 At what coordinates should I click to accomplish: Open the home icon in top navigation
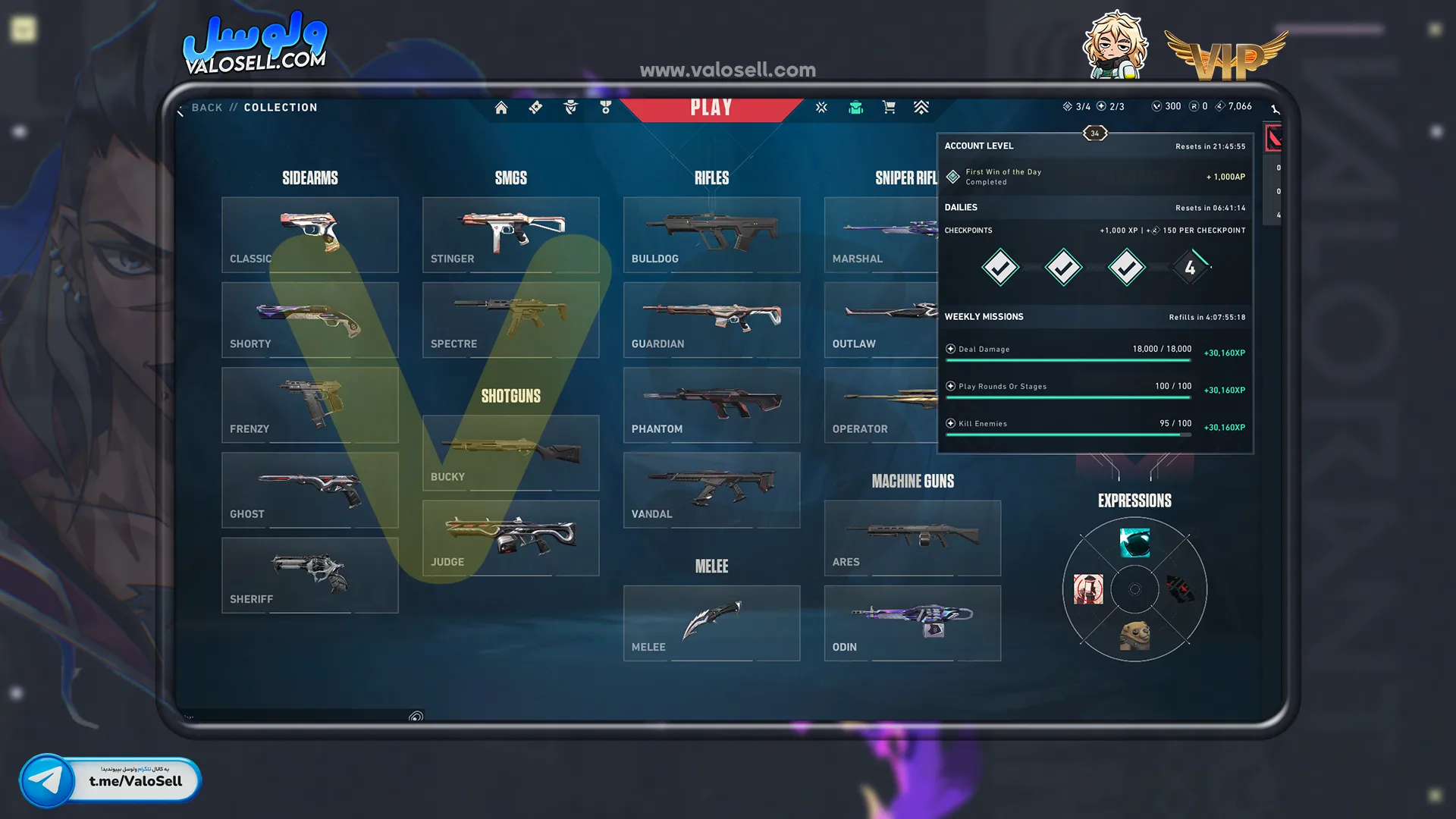point(501,108)
